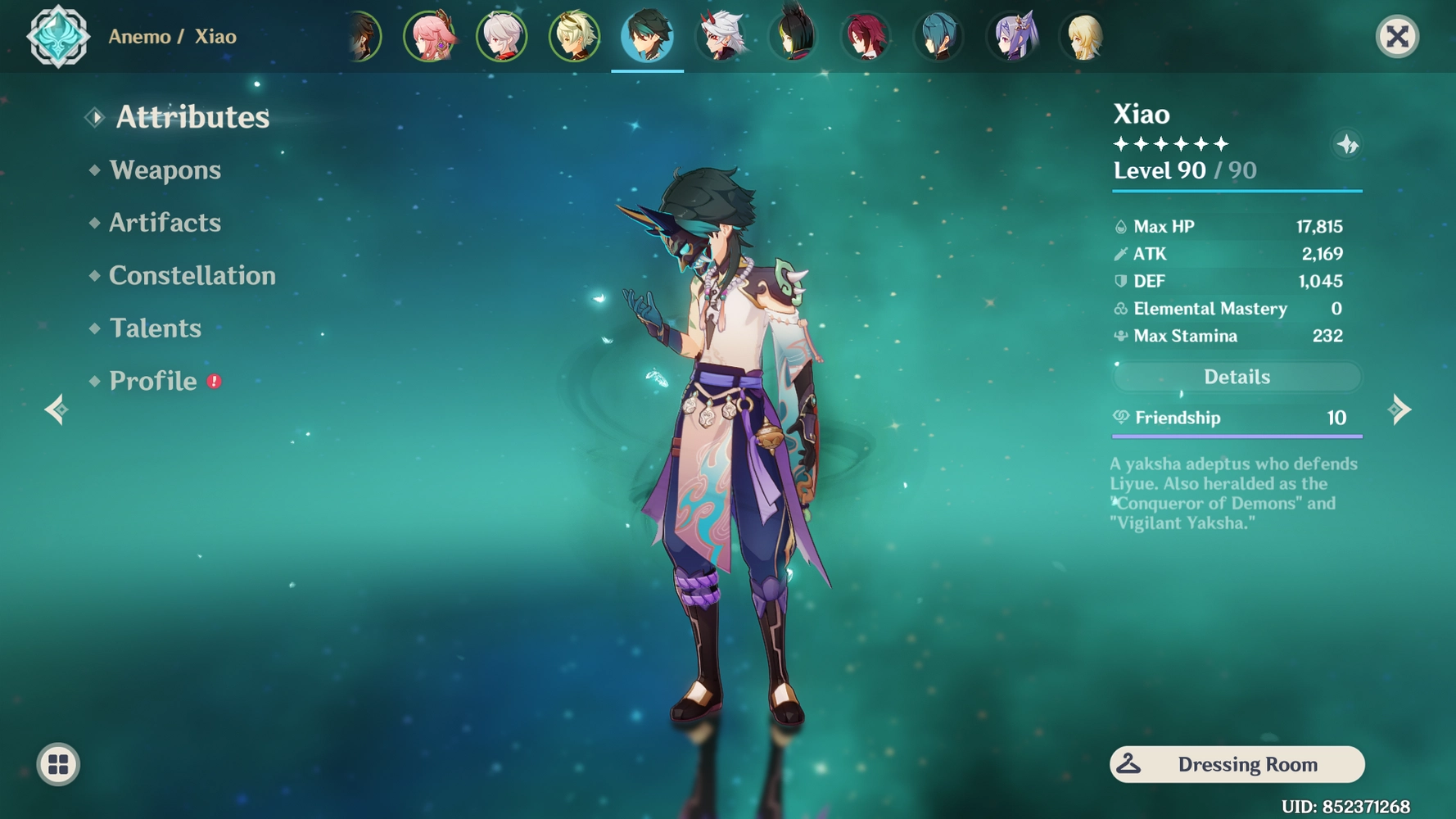1456x819 pixels.
Task: Click the ATK sword icon
Action: point(1120,254)
